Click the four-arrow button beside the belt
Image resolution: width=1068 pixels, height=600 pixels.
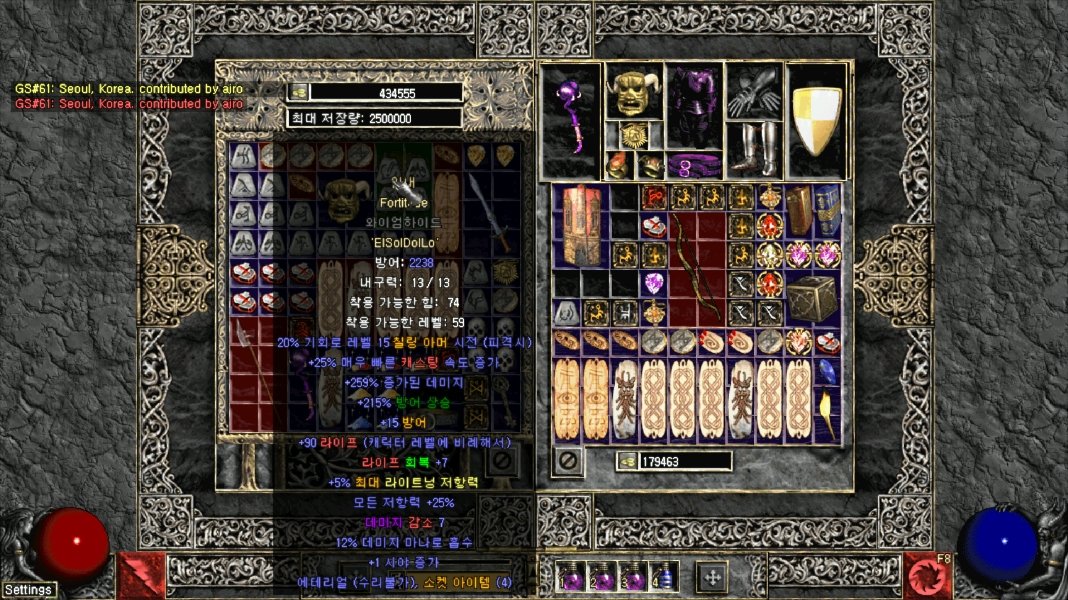click(711, 576)
